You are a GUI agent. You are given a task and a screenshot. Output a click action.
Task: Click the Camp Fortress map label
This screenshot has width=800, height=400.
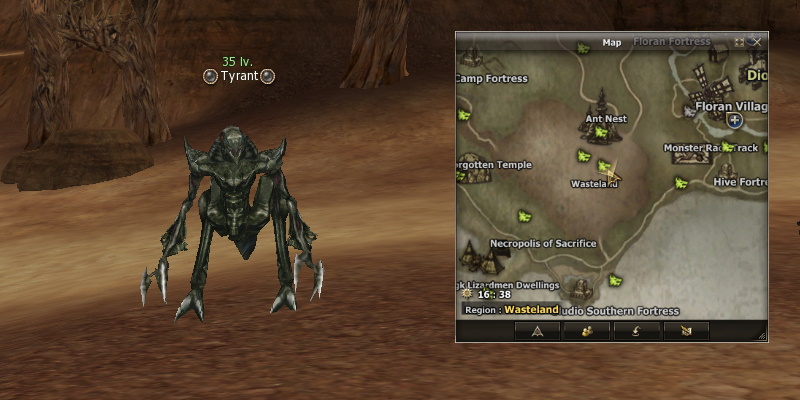[x=492, y=79]
